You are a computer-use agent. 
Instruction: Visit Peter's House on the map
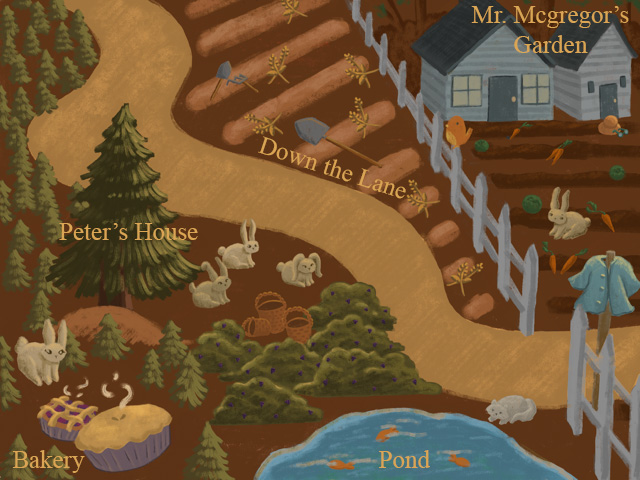point(128,233)
